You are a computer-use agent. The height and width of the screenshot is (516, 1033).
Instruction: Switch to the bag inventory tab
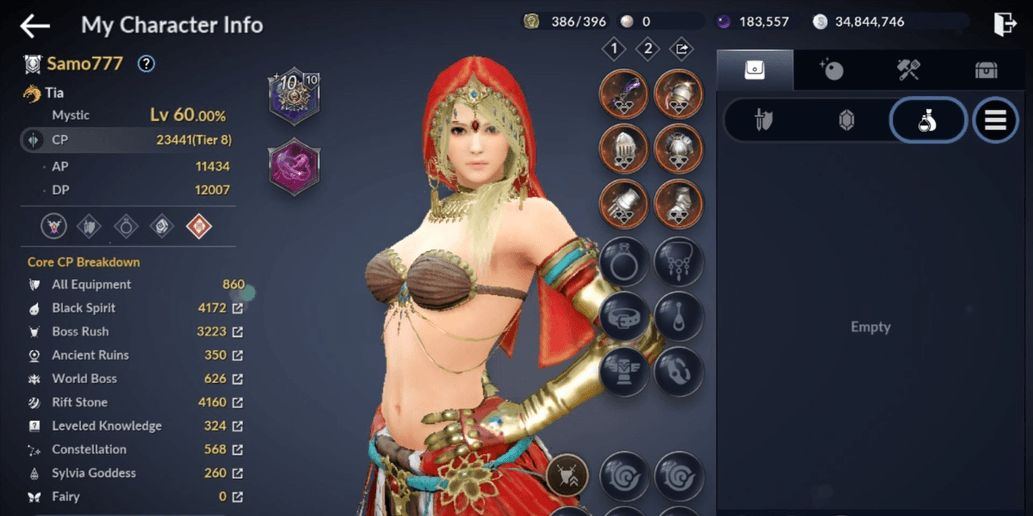click(x=755, y=70)
